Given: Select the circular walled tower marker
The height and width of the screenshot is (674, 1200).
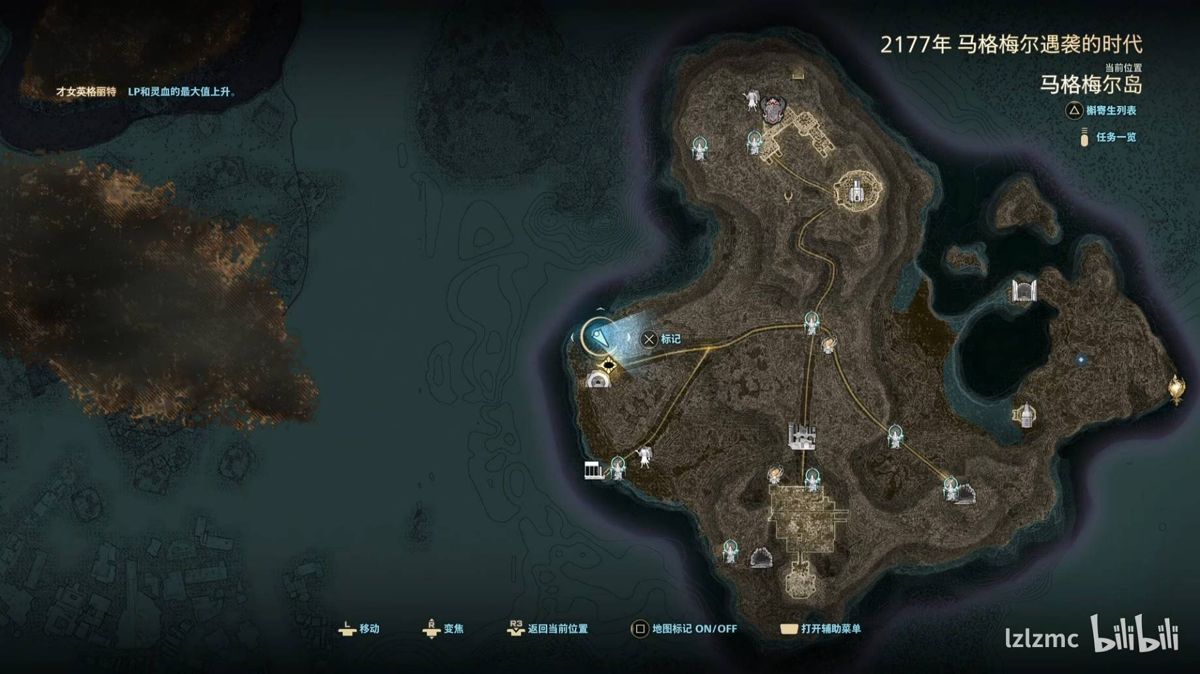Looking at the screenshot, I should coord(855,188).
